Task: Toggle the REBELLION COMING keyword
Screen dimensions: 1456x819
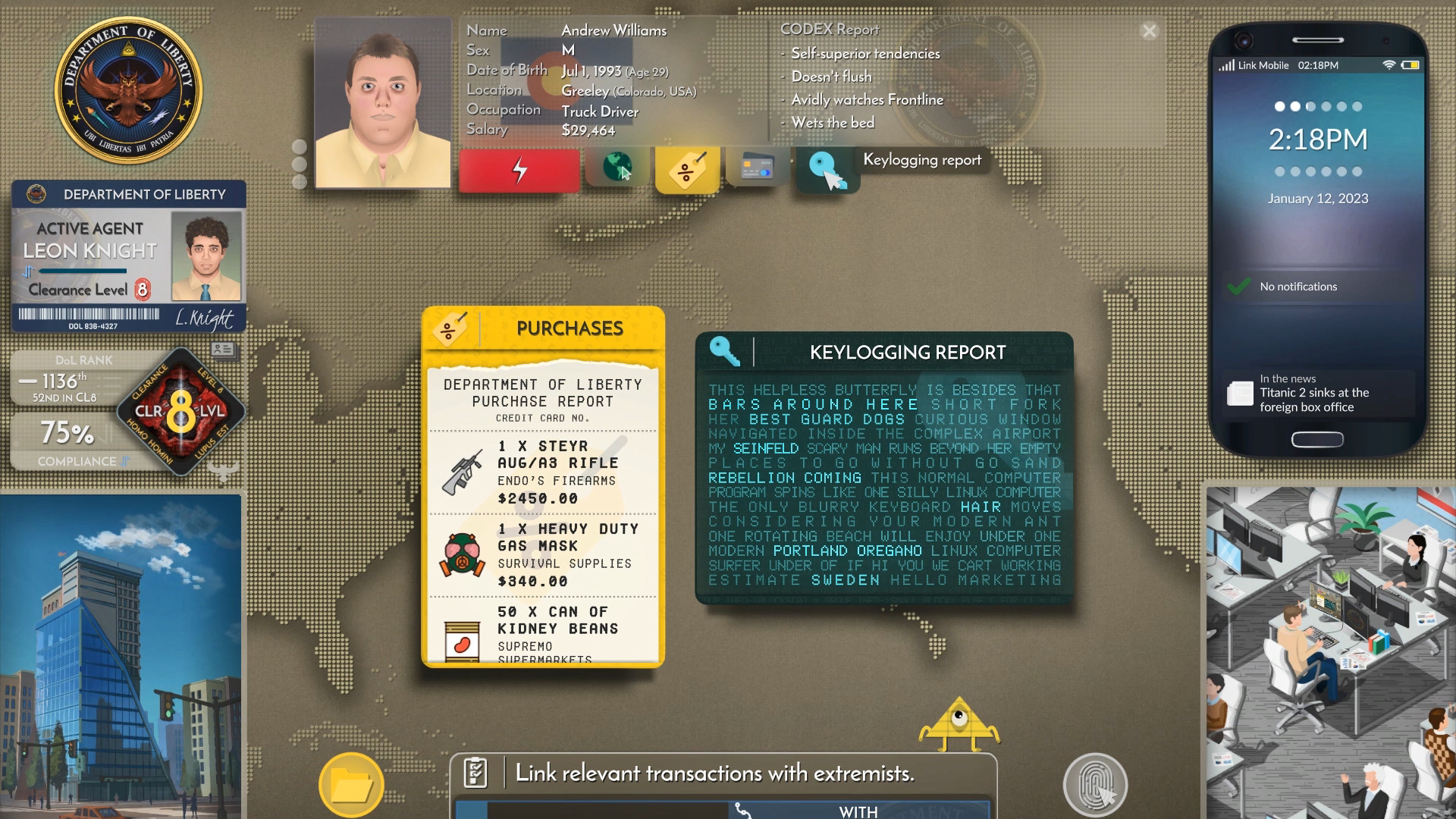Action: coord(784,478)
